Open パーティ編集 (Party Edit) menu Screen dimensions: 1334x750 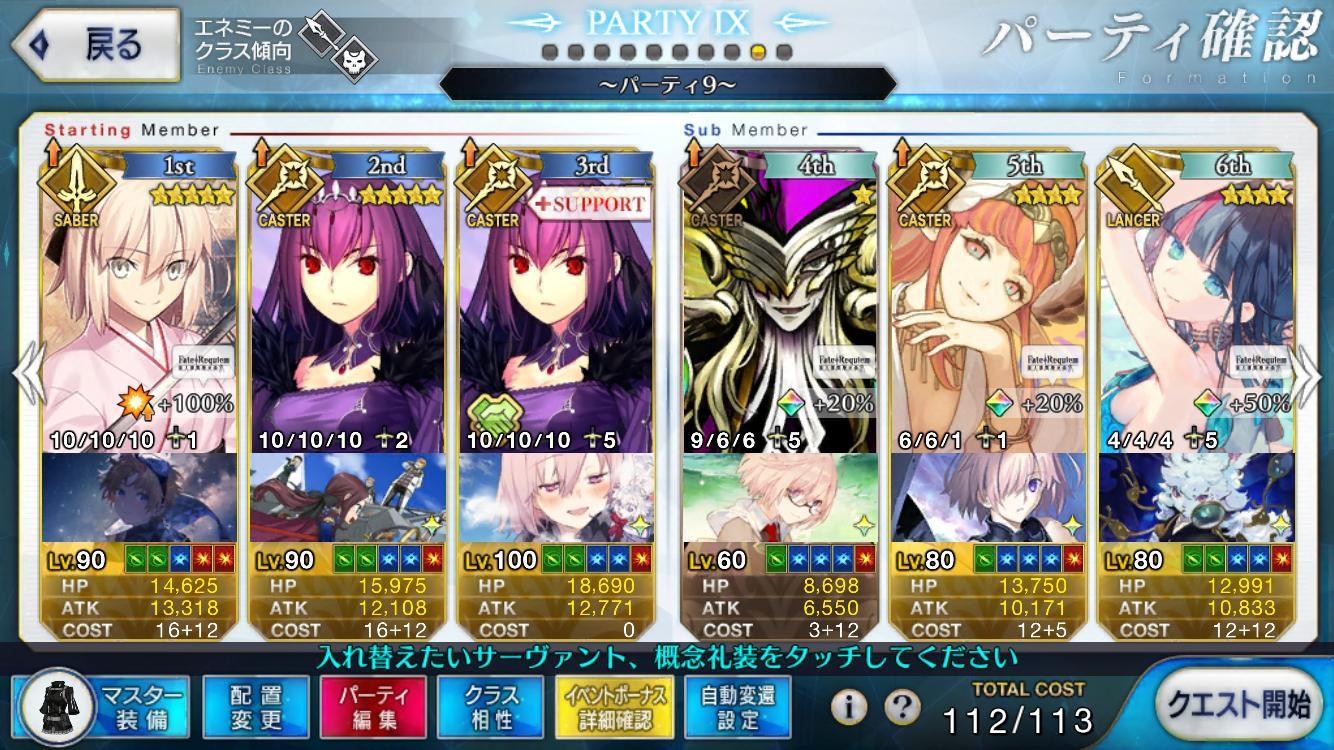372,707
